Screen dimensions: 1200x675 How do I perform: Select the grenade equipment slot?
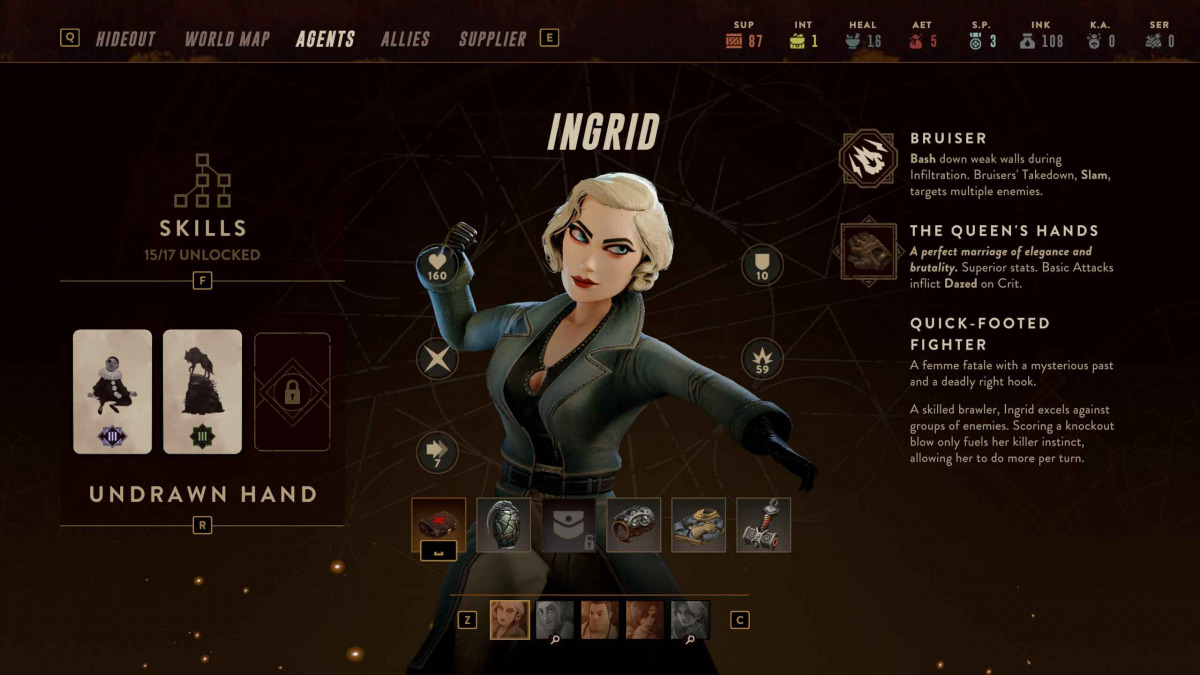[503, 525]
